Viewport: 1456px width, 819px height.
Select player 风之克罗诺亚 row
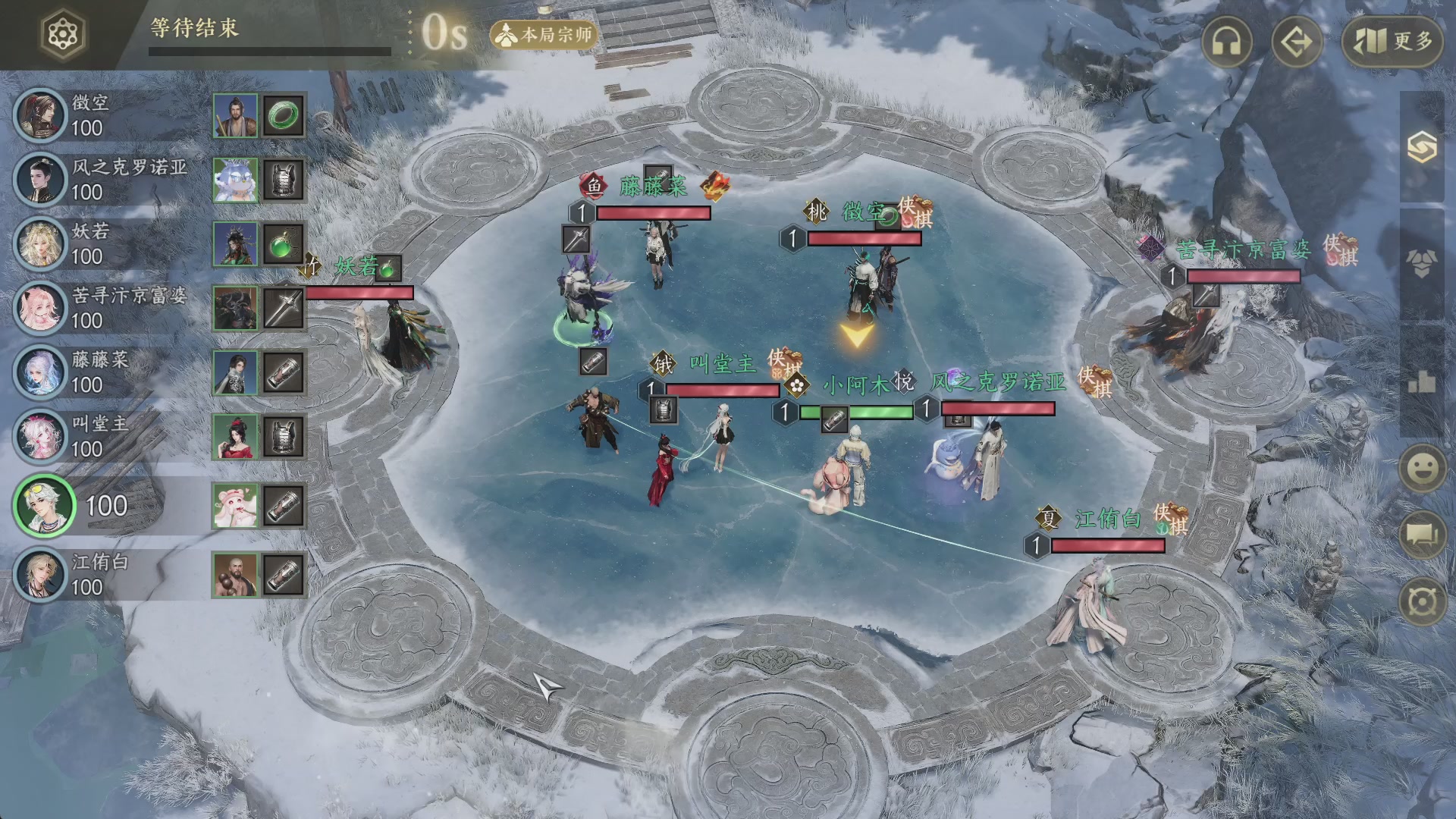point(106,180)
